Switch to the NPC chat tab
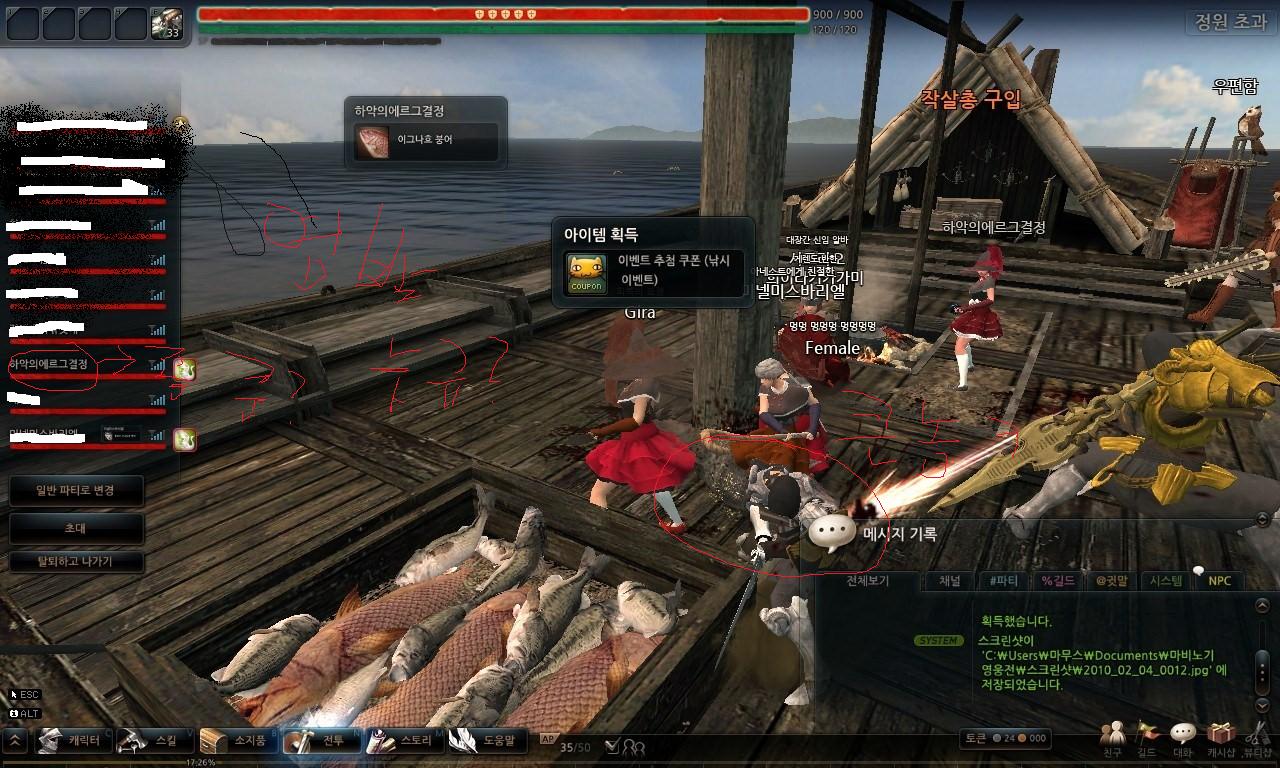 (x=1220, y=581)
